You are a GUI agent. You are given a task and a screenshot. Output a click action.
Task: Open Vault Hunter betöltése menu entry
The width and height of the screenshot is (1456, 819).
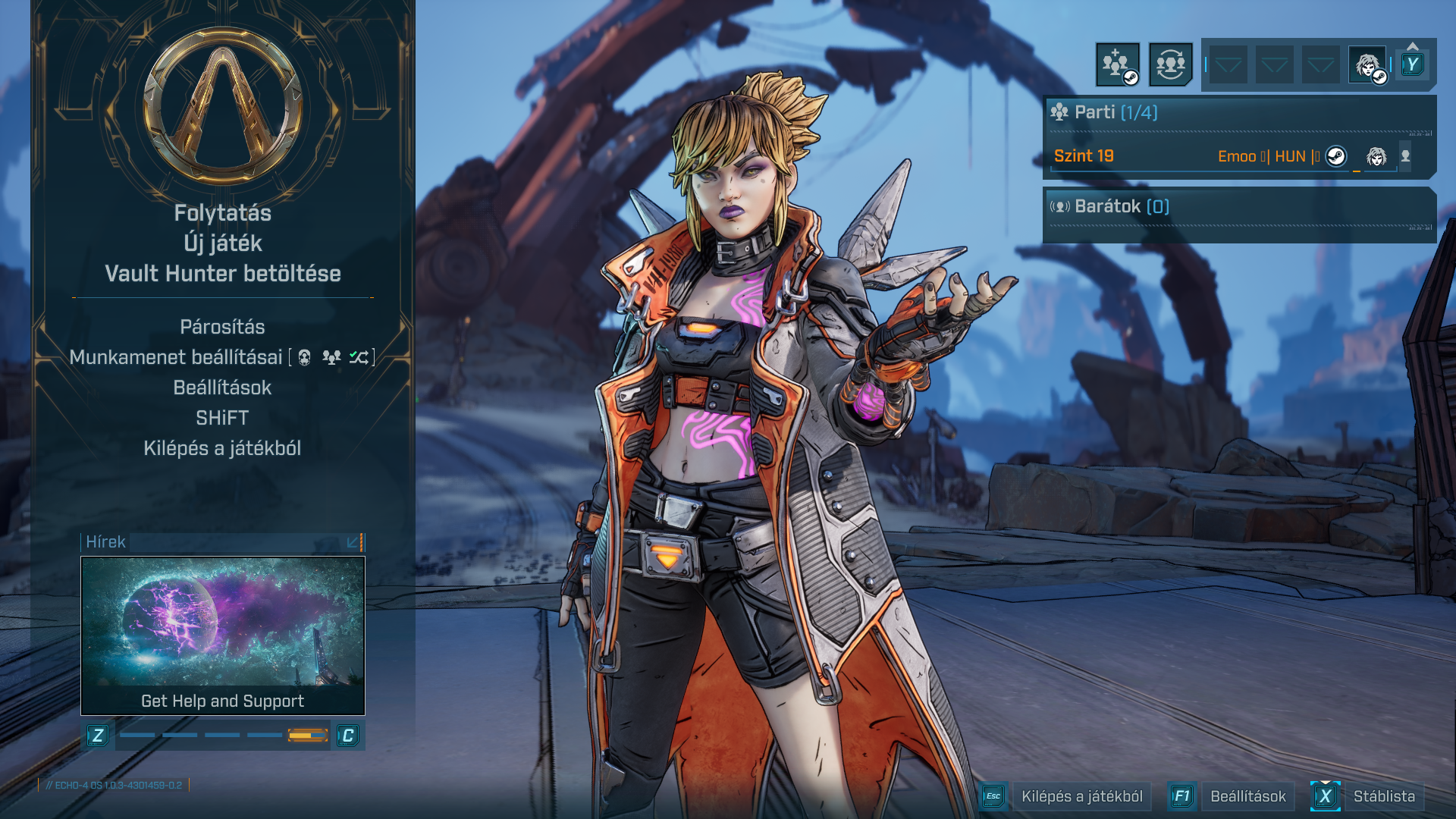coord(222,274)
